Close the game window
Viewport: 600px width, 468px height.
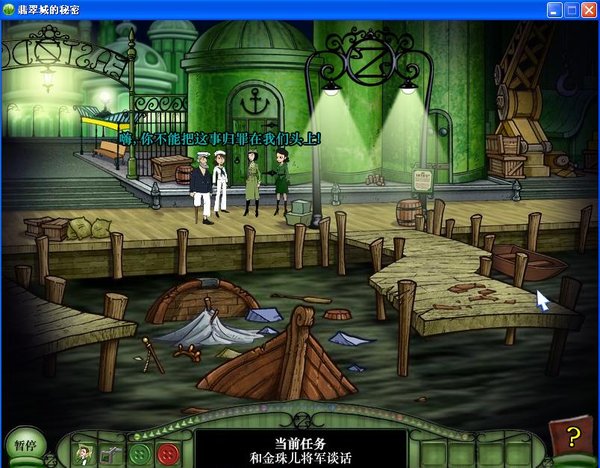(589, 9)
